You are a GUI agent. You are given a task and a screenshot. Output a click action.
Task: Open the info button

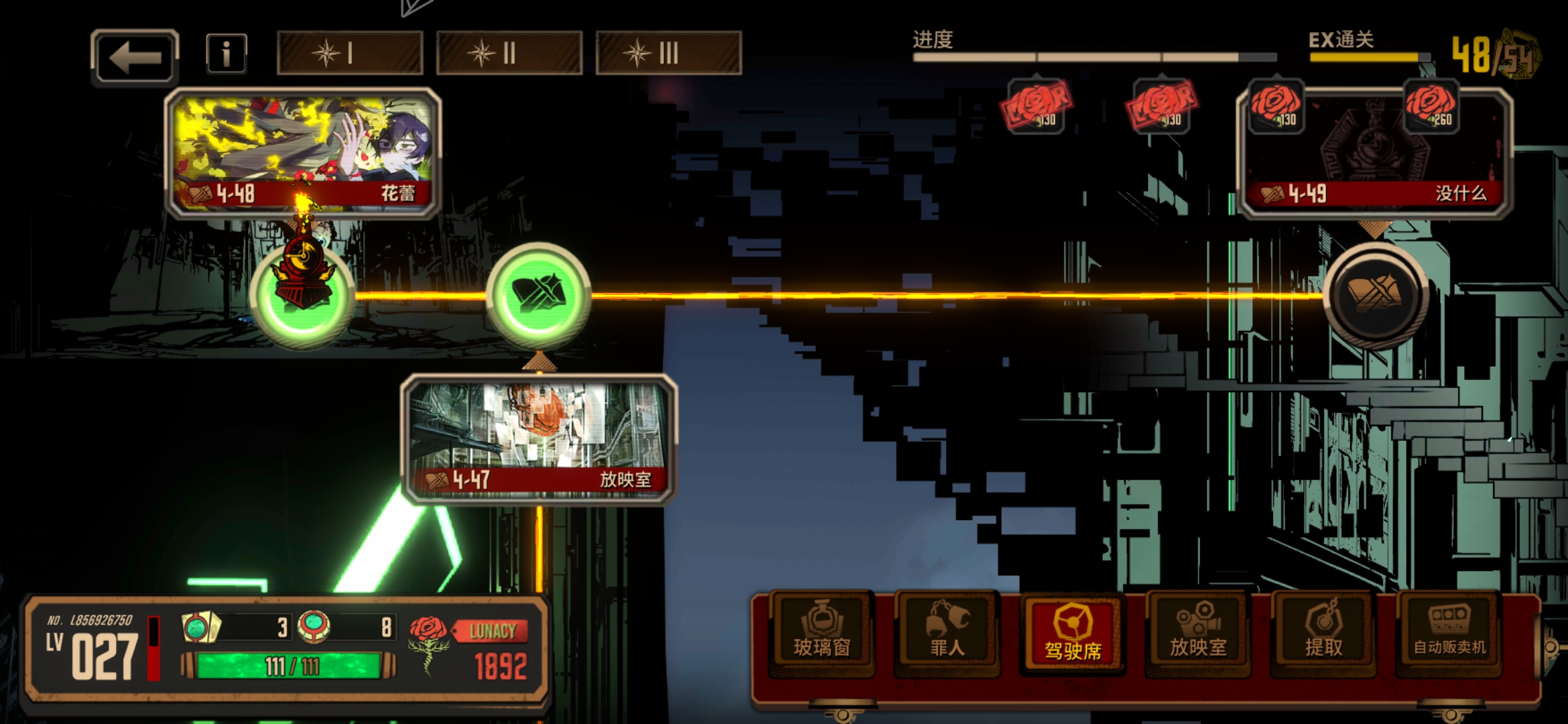click(x=226, y=54)
